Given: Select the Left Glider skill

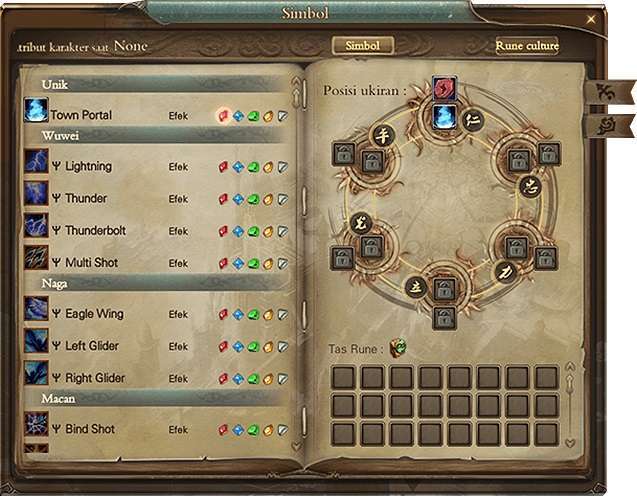Looking at the screenshot, I should tap(92, 346).
